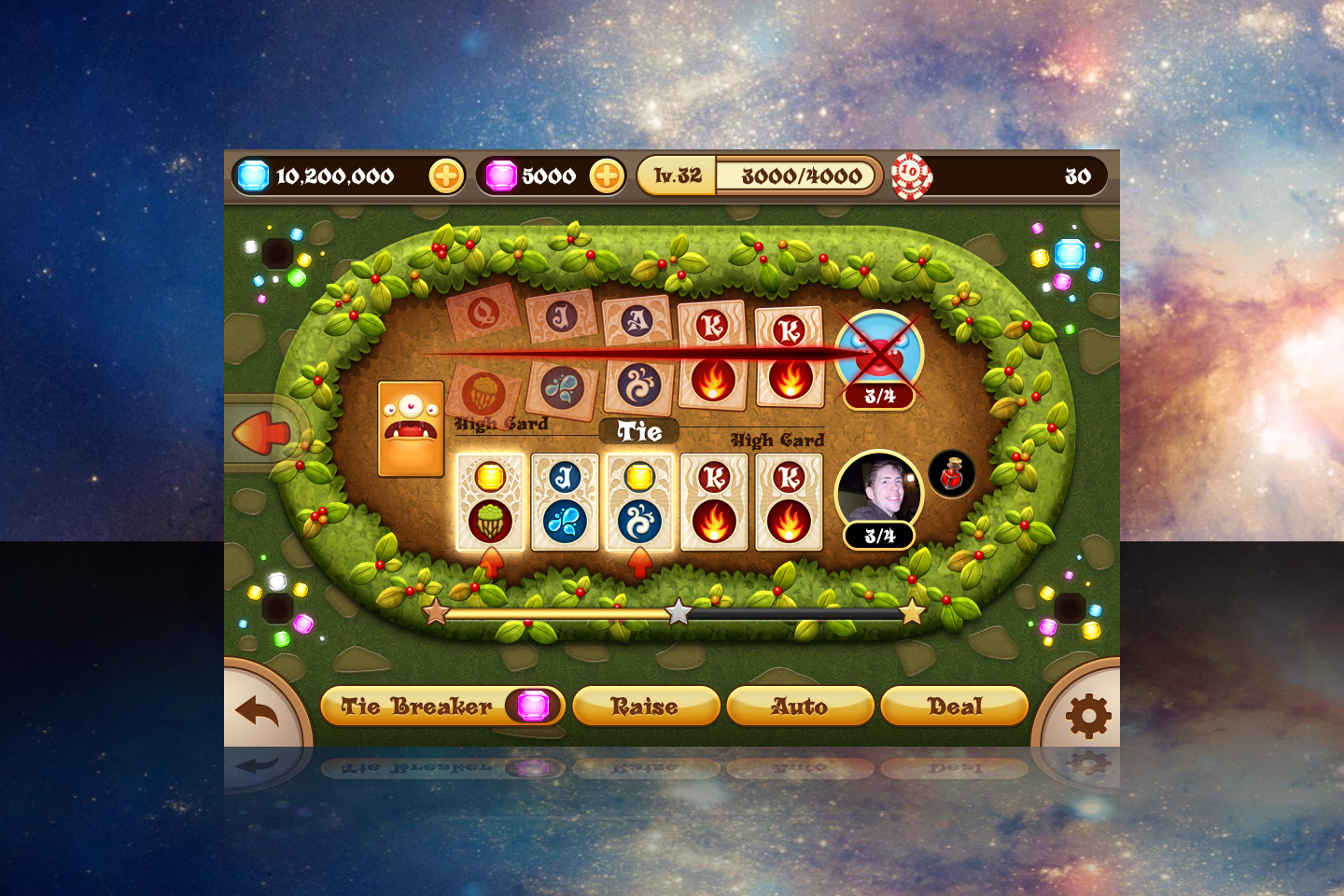Screen dimensions: 1344x896
Task: Click the red left arrow tab
Action: tap(260, 434)
